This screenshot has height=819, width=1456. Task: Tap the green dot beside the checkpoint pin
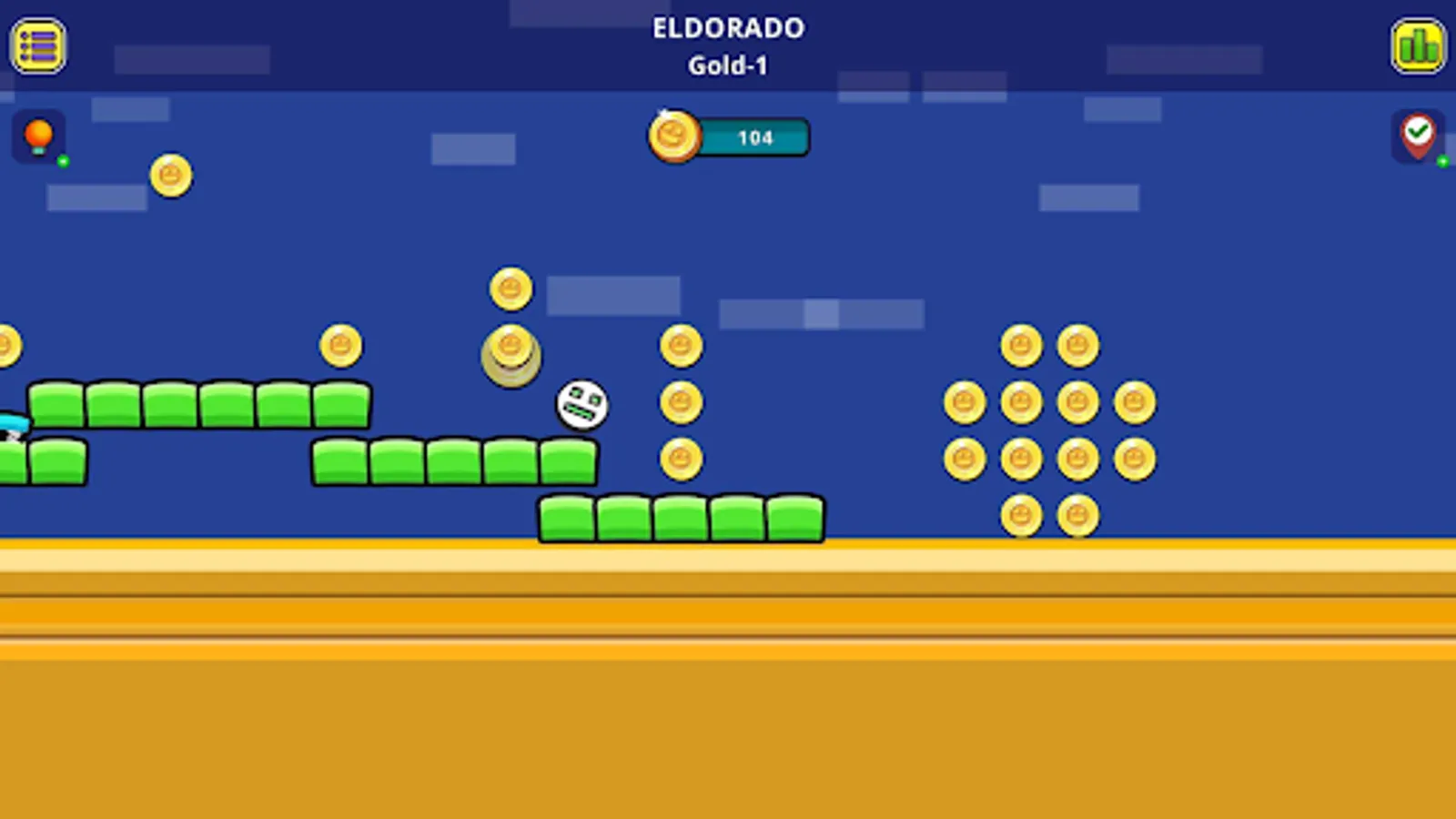click(1442, 161)
